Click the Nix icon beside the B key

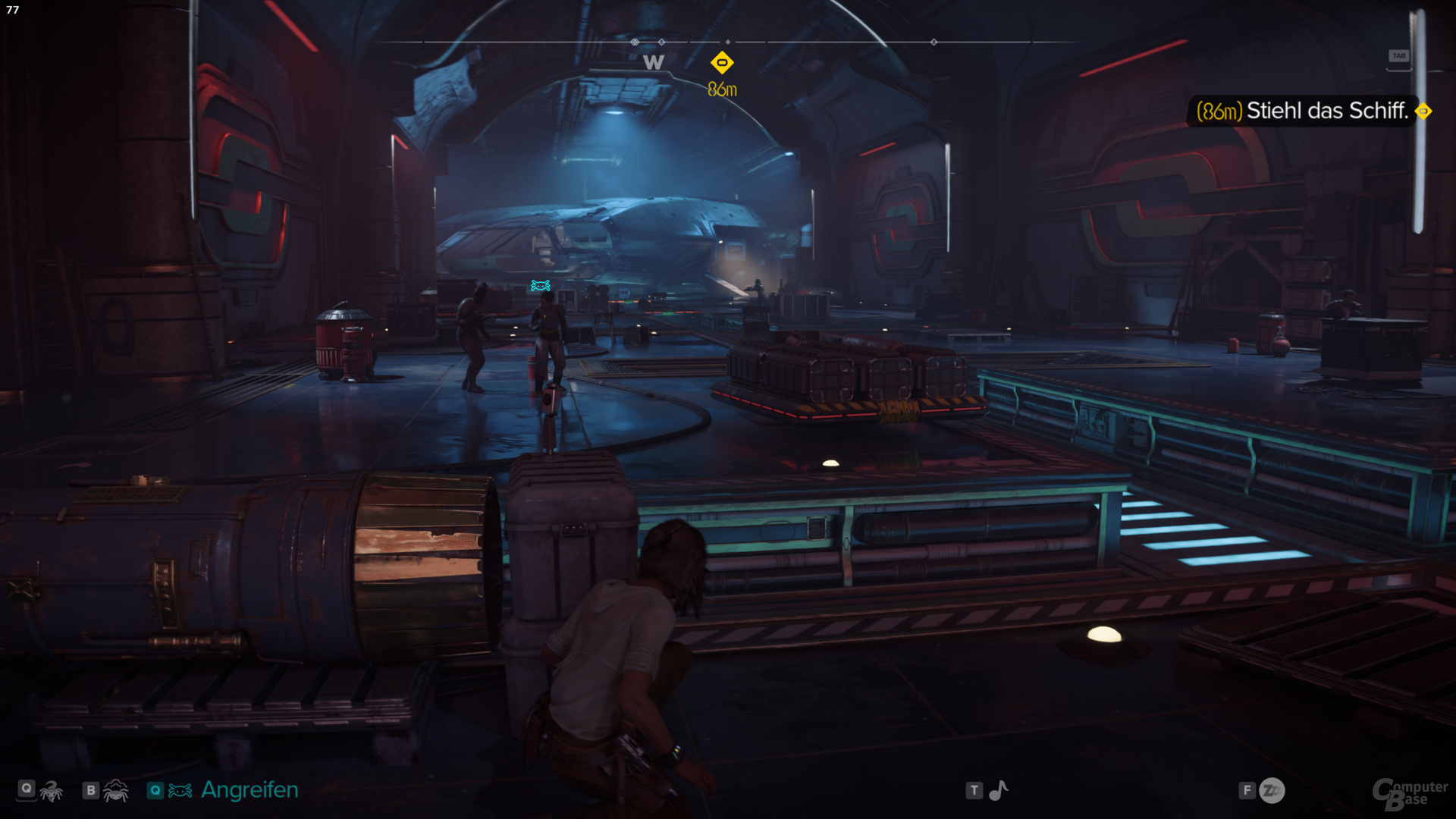(x=116, y=791)
